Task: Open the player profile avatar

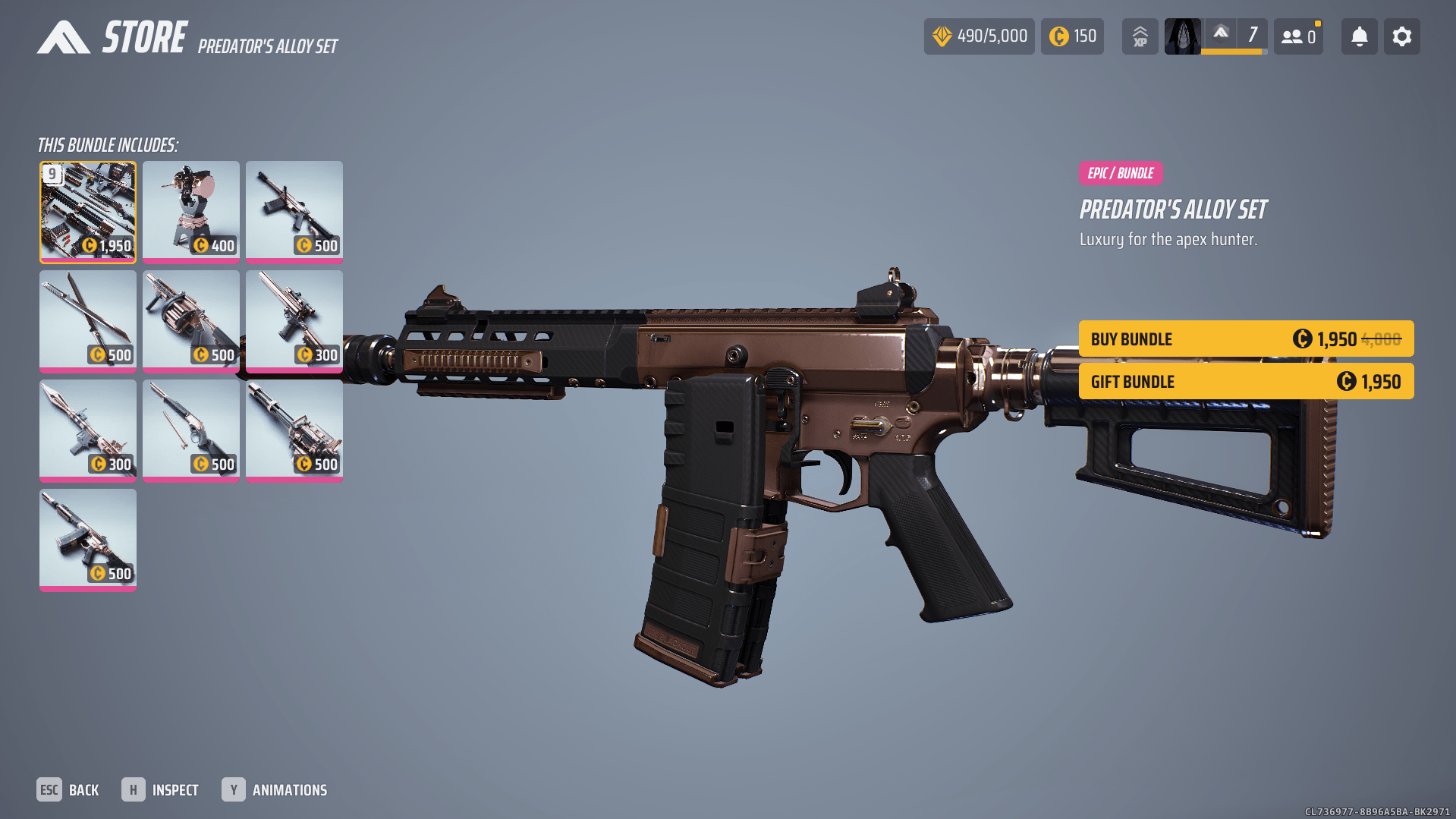Action: (x=1182, y=36)
